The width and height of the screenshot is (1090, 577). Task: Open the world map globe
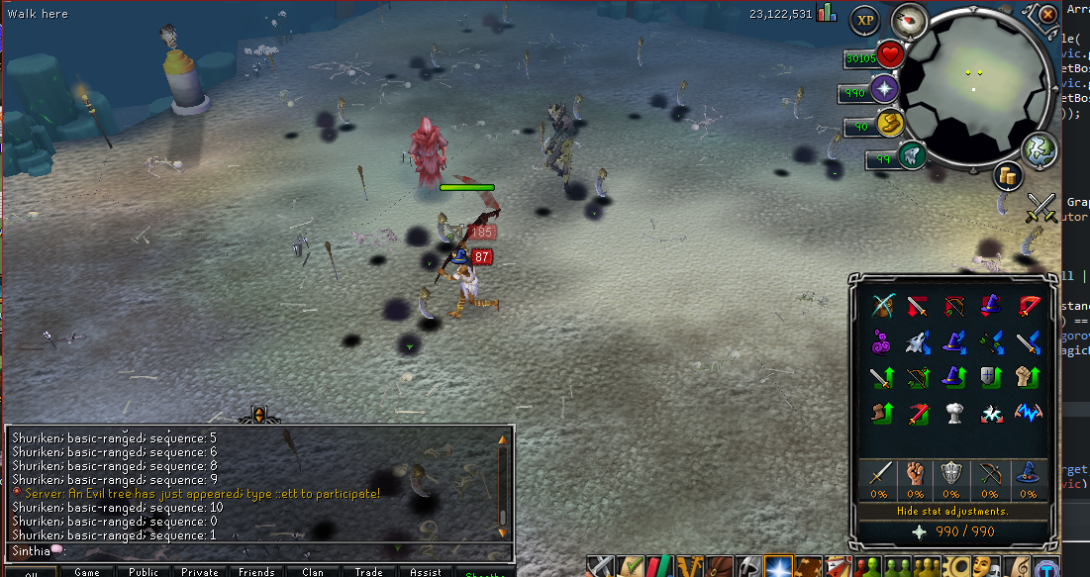tap(1039, 150)
